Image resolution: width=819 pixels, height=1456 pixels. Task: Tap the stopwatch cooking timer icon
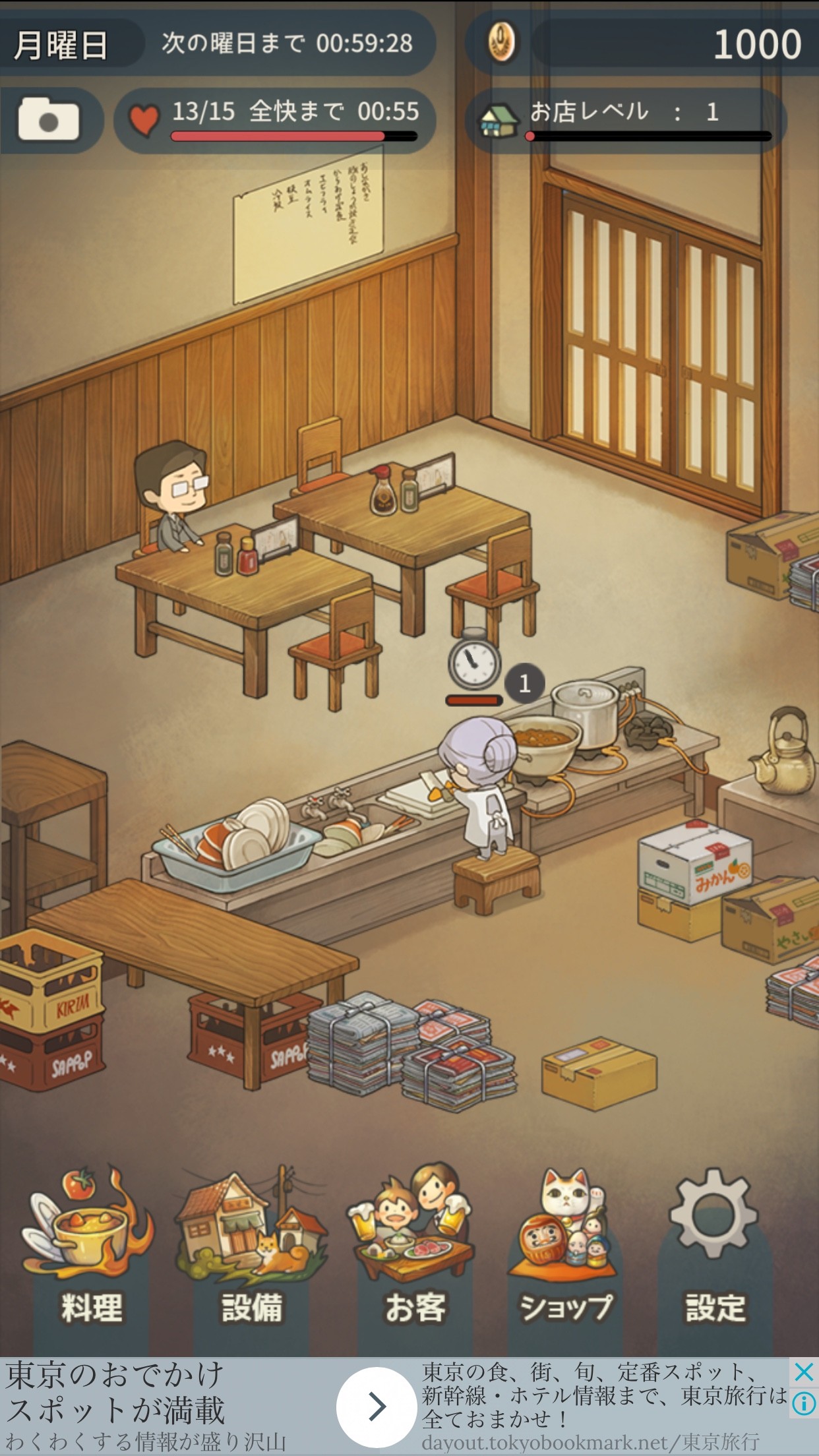[473, 661]
